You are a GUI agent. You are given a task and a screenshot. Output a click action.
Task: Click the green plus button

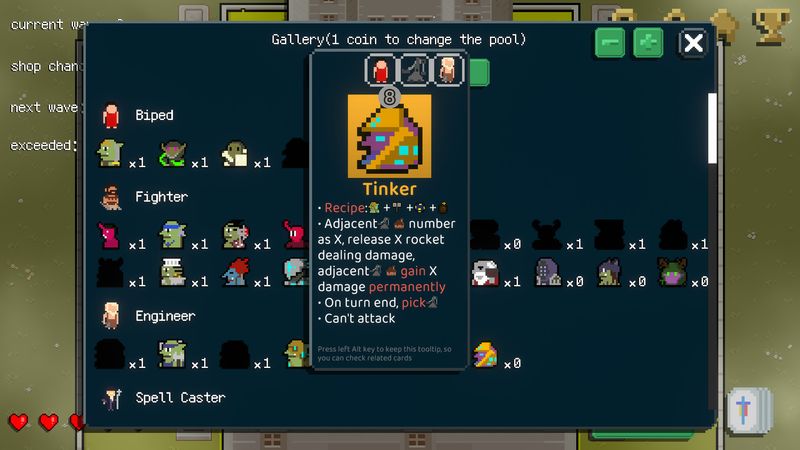pos(648,43)
